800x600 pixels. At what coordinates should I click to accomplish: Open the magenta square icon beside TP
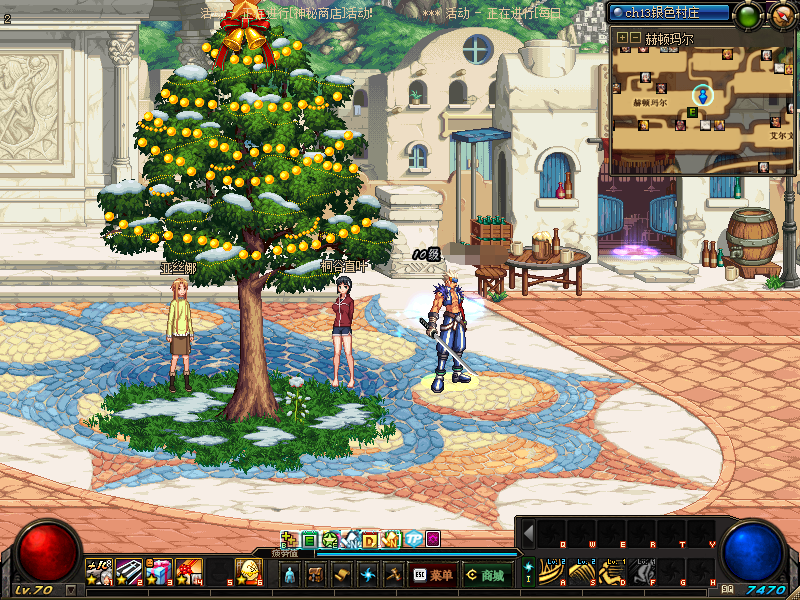tap(432, 540)
